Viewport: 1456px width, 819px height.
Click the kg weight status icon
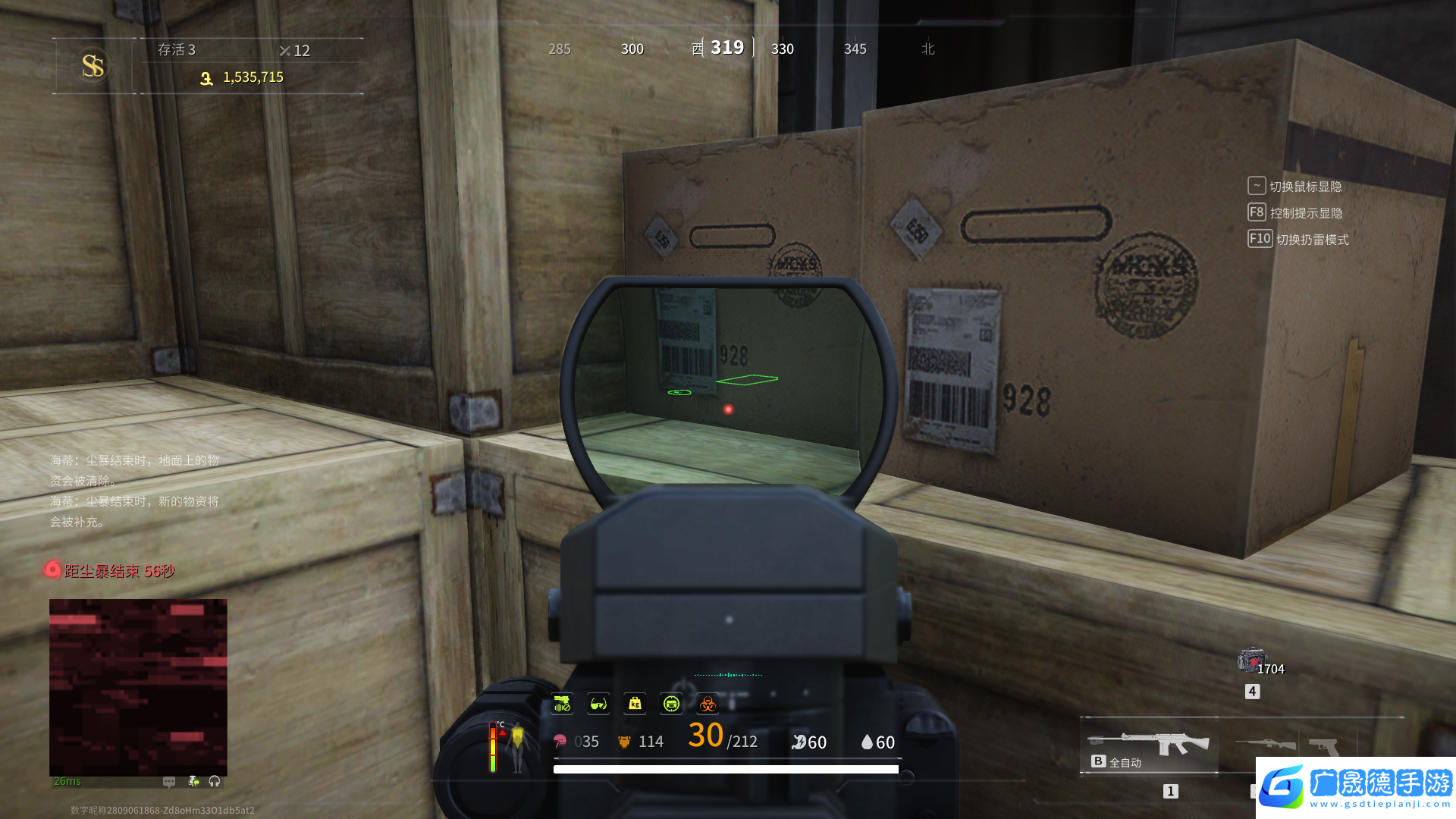click(x=635, y=704)
